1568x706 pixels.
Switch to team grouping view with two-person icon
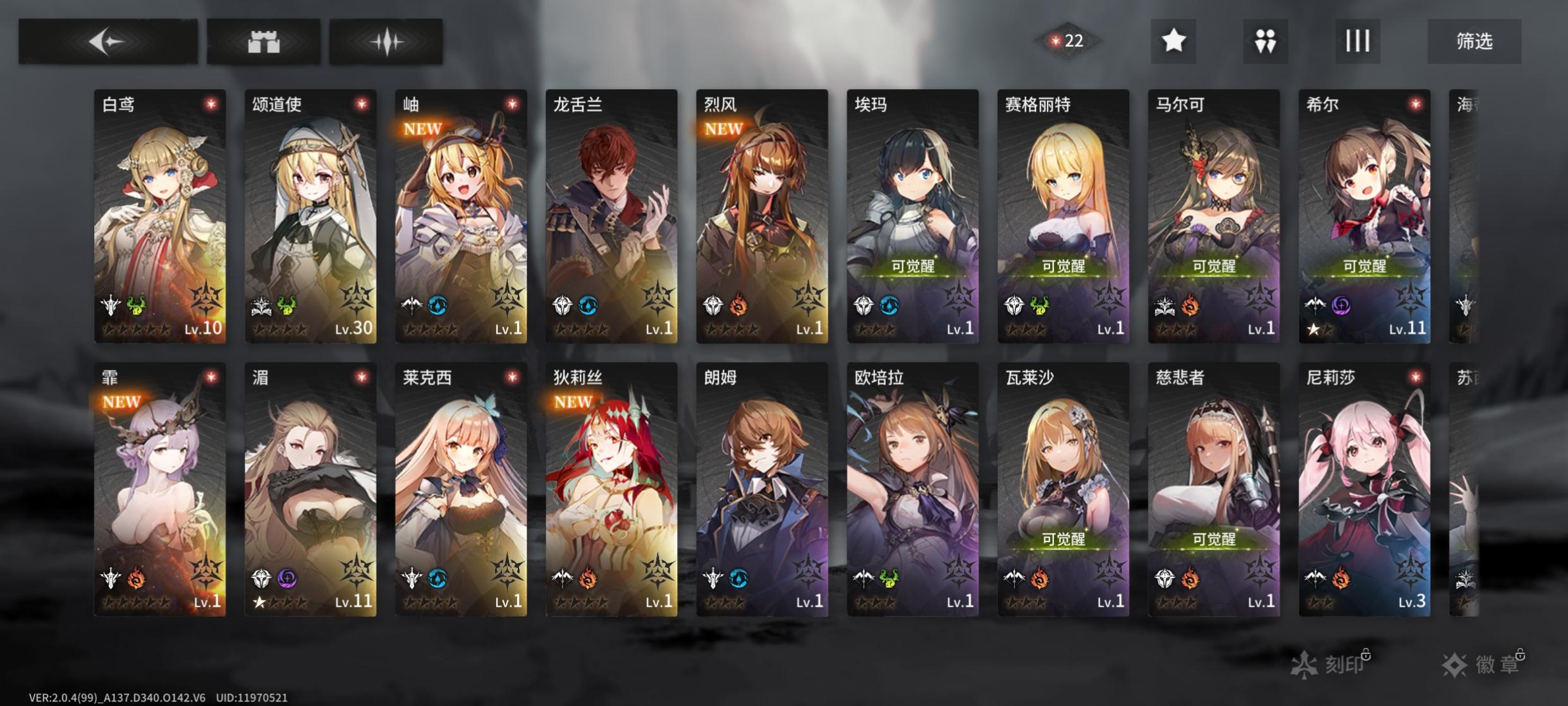coord(1265,41)
